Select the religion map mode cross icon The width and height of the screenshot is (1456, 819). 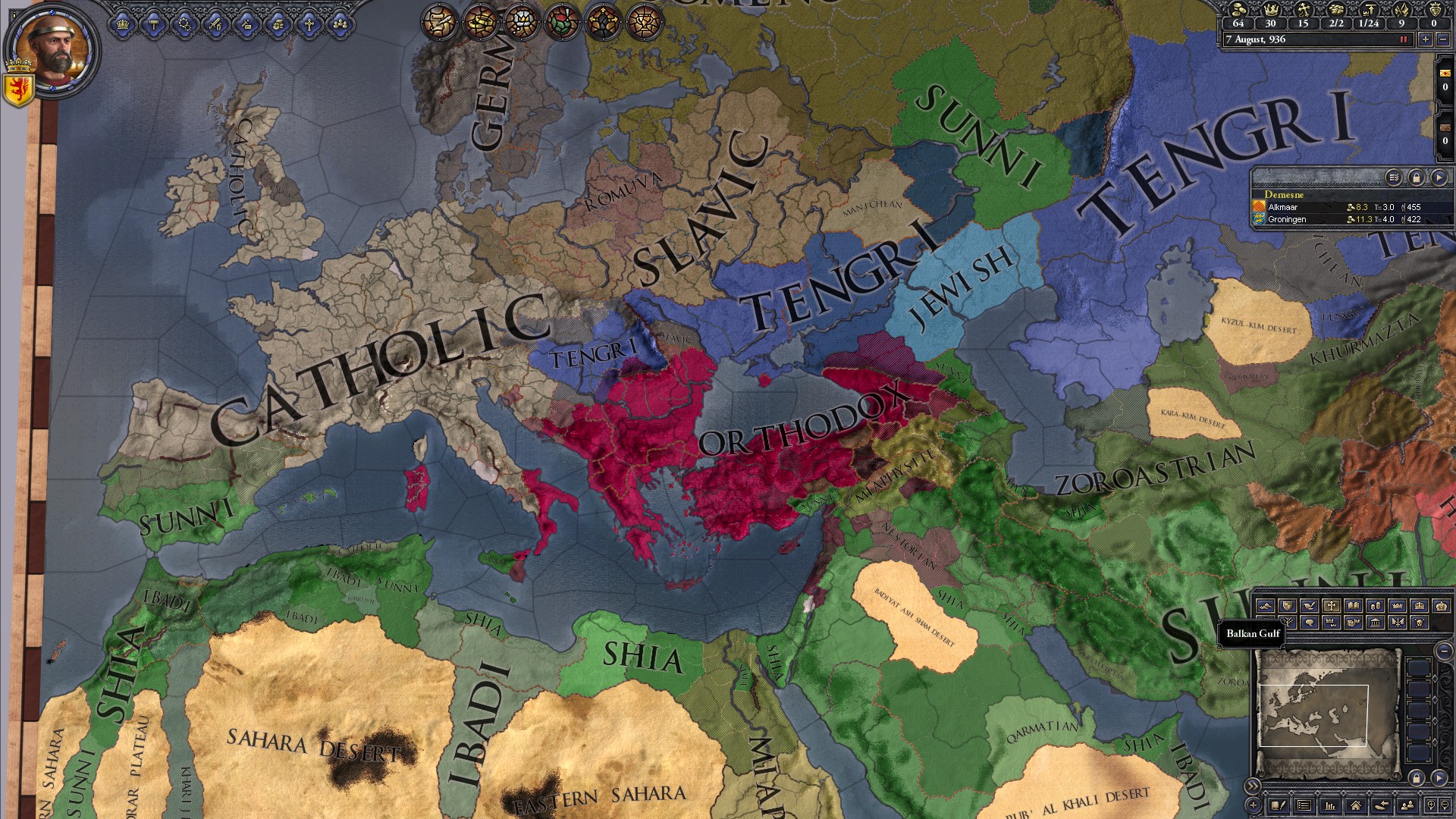[x=1332, y=606]
